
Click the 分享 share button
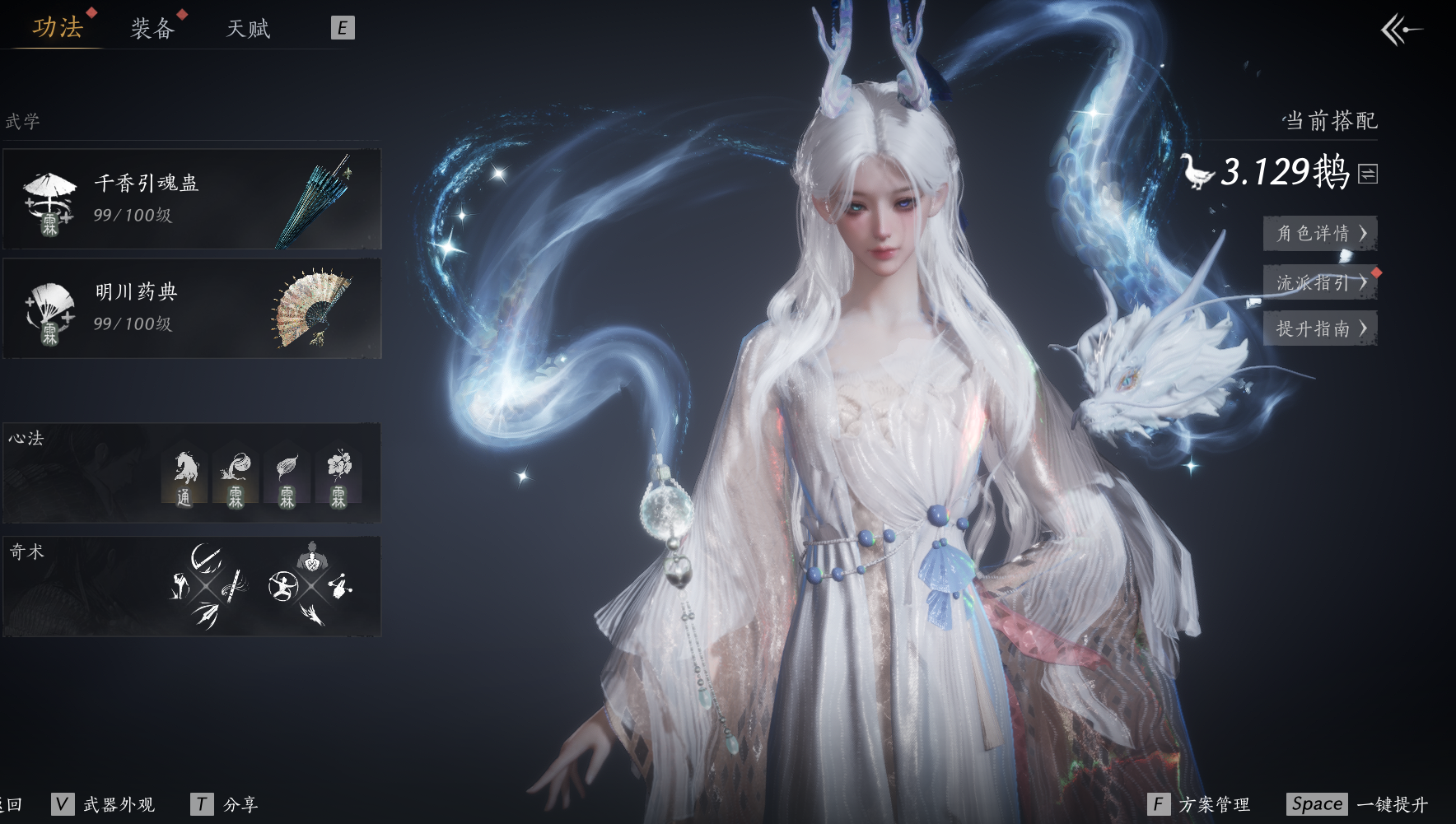point(225,804)
